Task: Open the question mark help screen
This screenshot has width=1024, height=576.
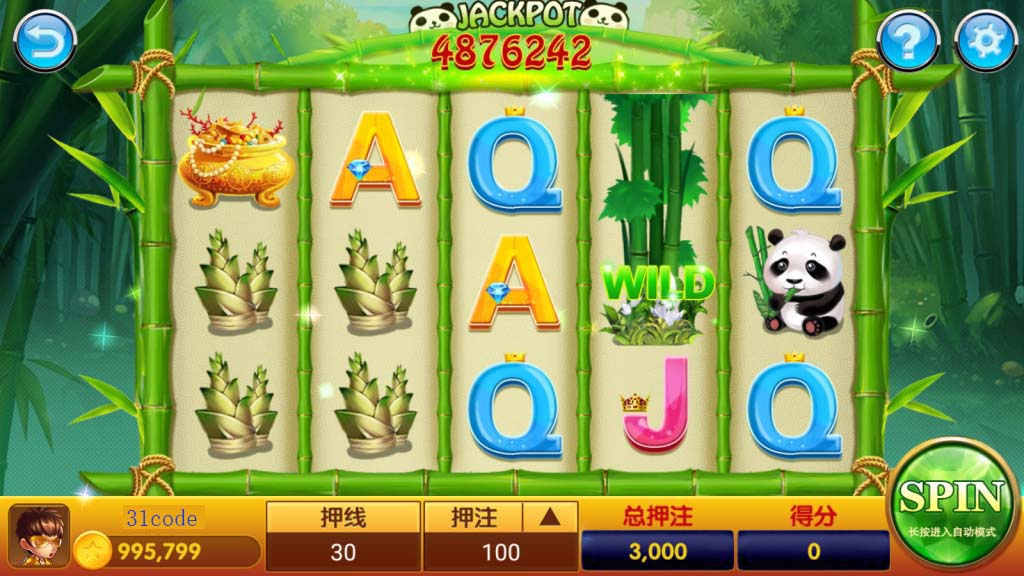Action: click(908, 42)
